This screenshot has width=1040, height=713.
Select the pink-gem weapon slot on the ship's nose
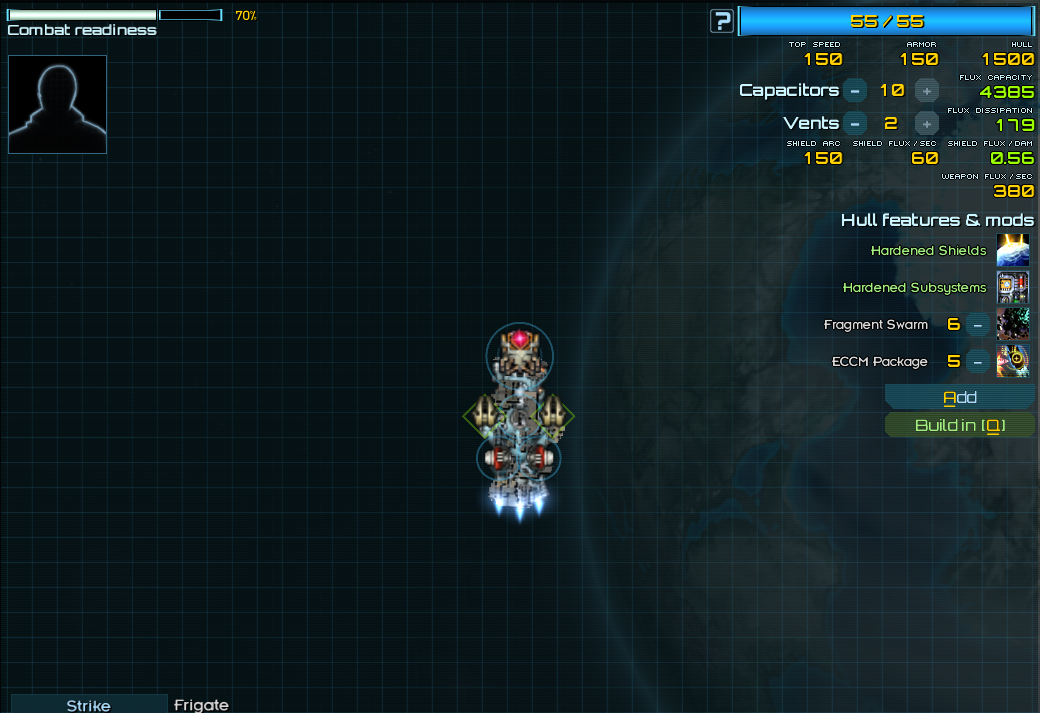point(520,340)
